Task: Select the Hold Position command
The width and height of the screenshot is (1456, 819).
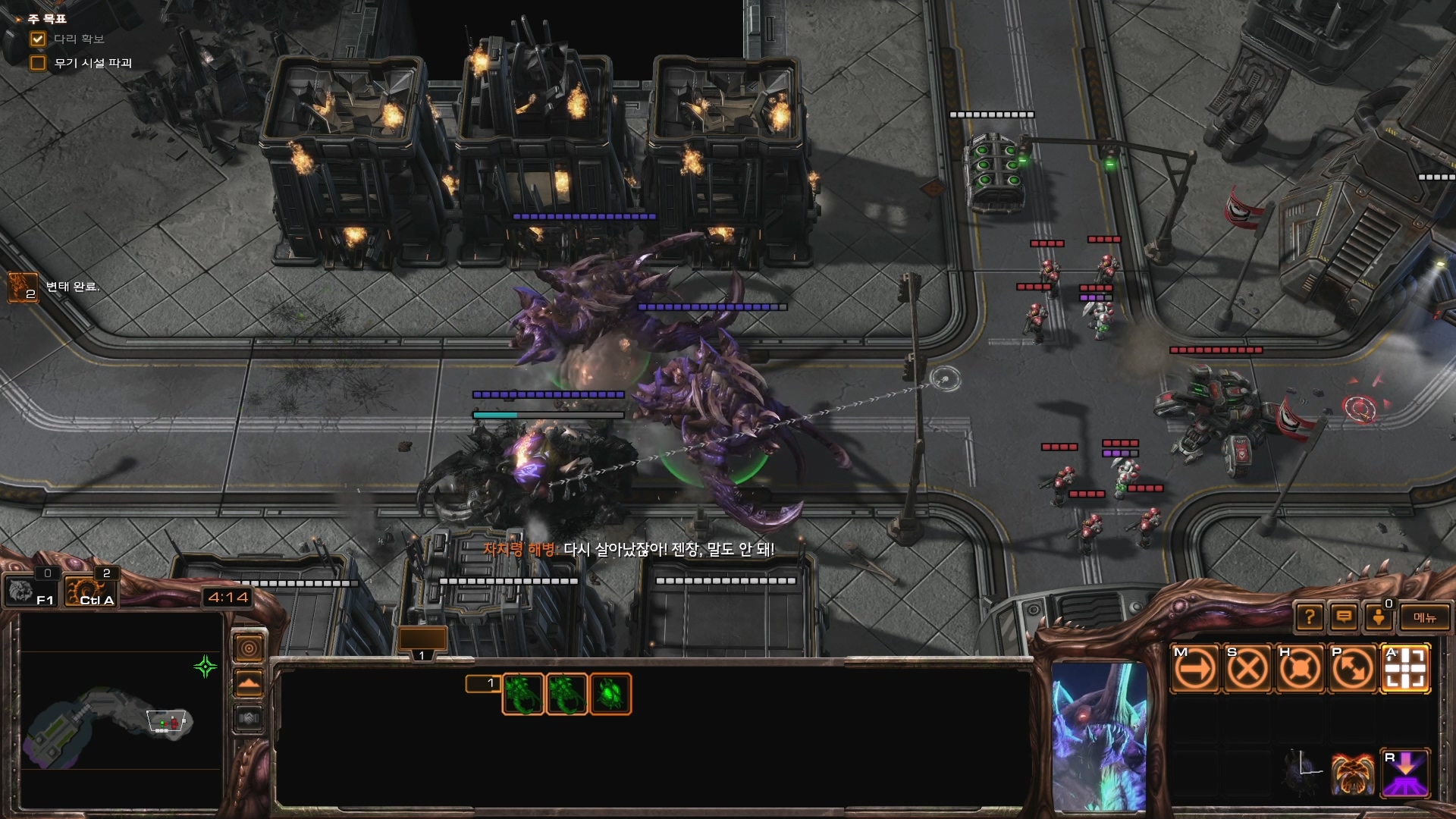Action: point(1300,669)
